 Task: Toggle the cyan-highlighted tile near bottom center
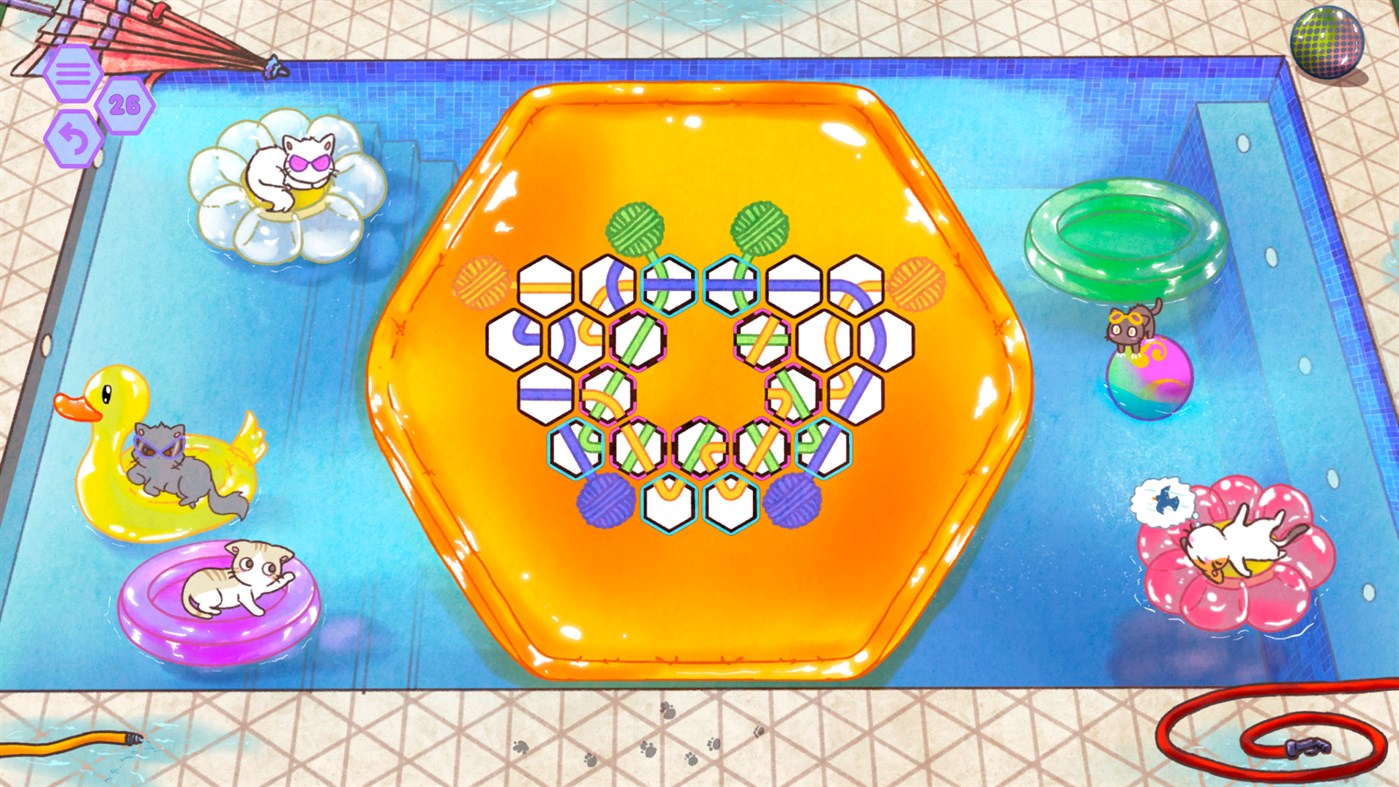tap(667, 502)
